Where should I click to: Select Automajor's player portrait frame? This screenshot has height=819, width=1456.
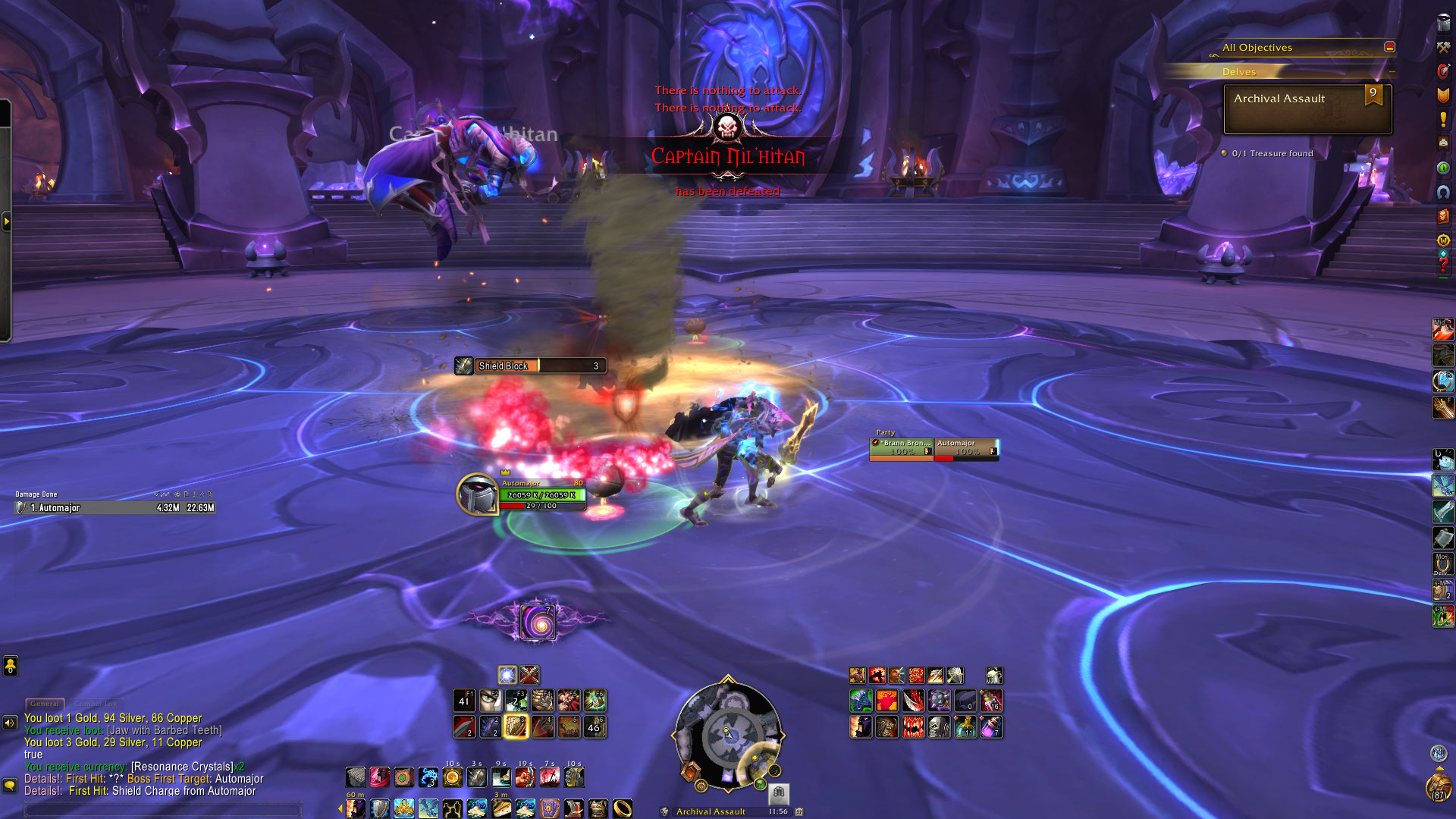click(x=477, y=494)
